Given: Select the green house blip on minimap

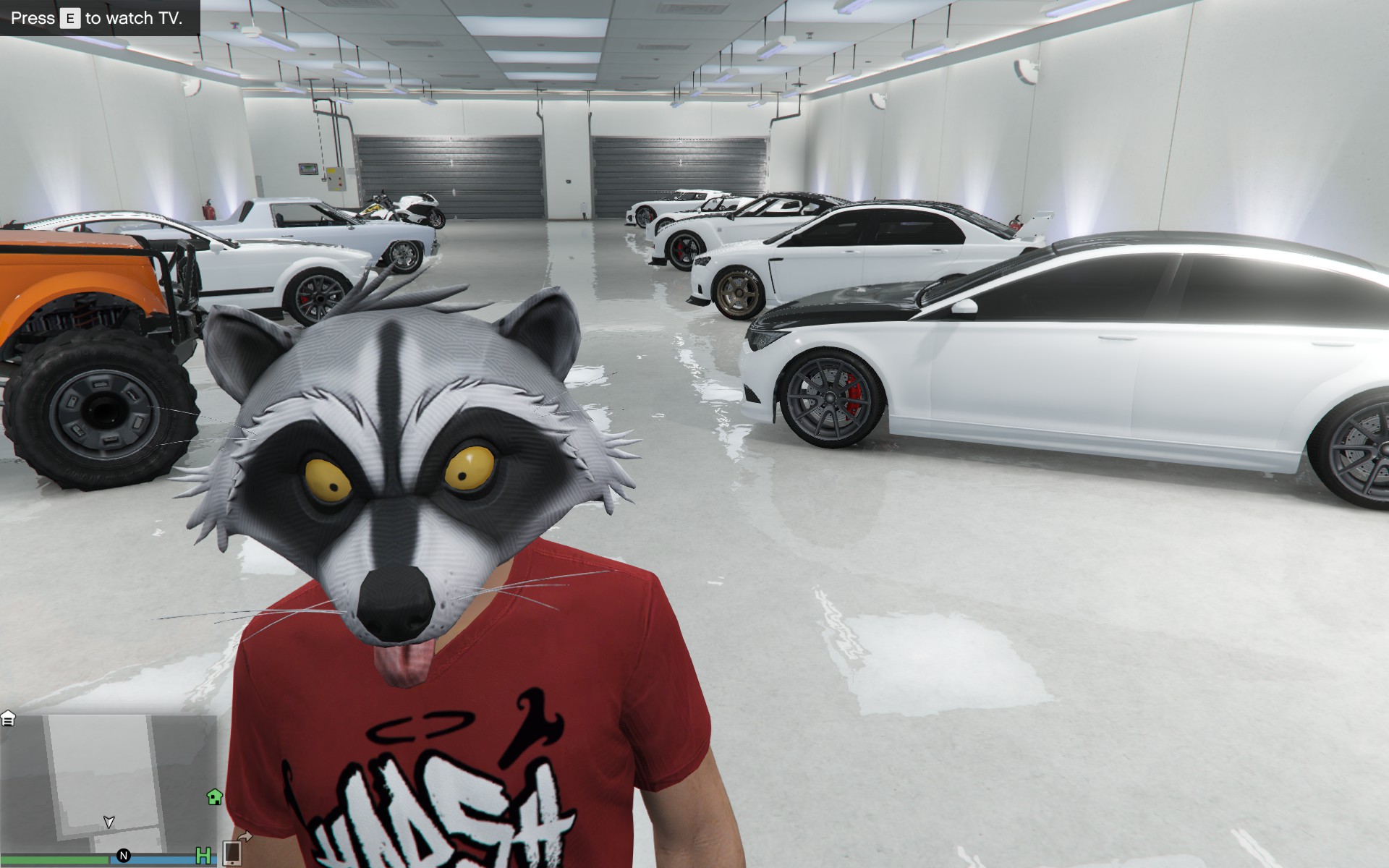Looking at the screenshot, I should click(214, 797).
